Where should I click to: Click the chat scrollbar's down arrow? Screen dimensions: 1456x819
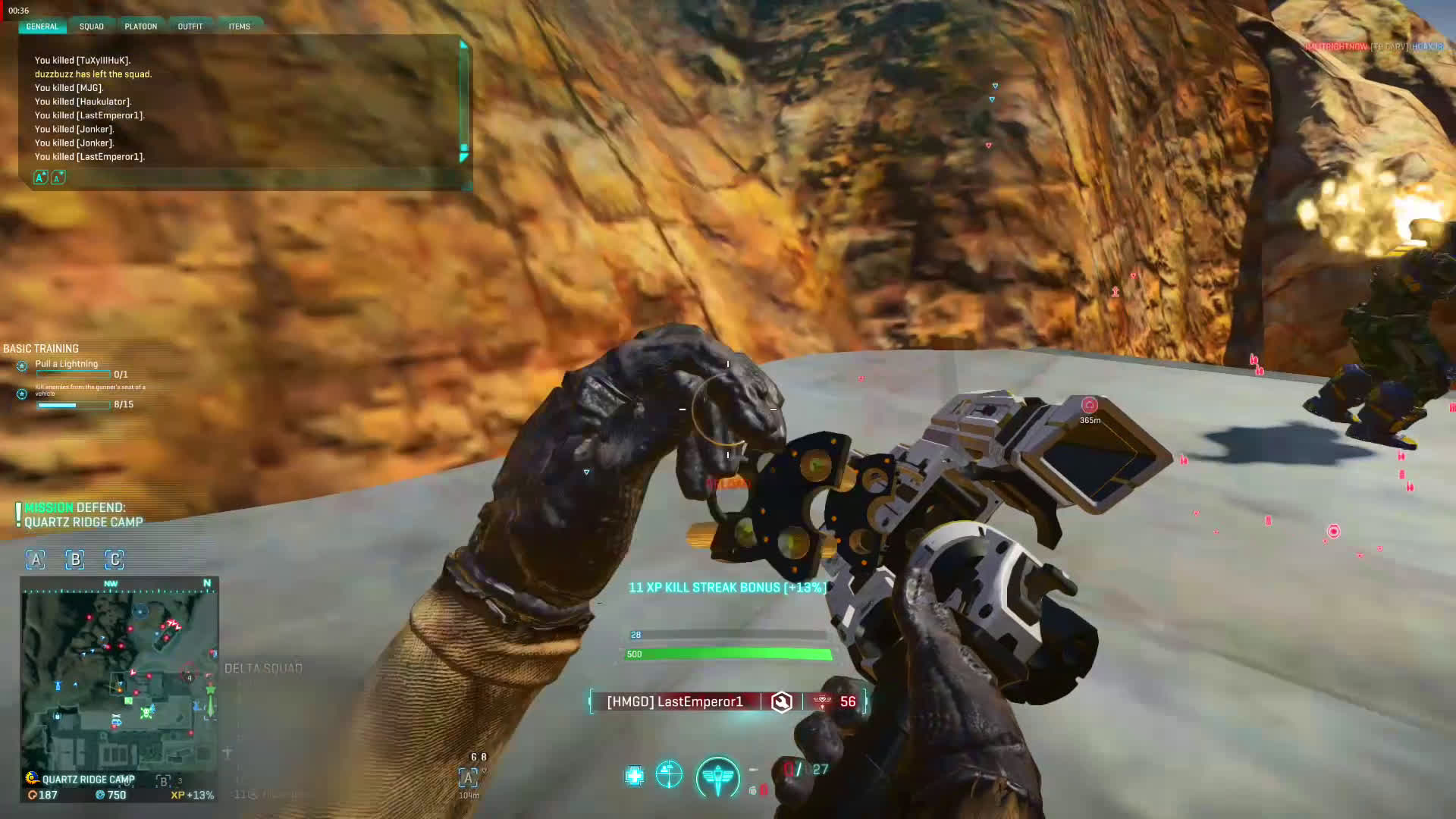pos(463,157)
